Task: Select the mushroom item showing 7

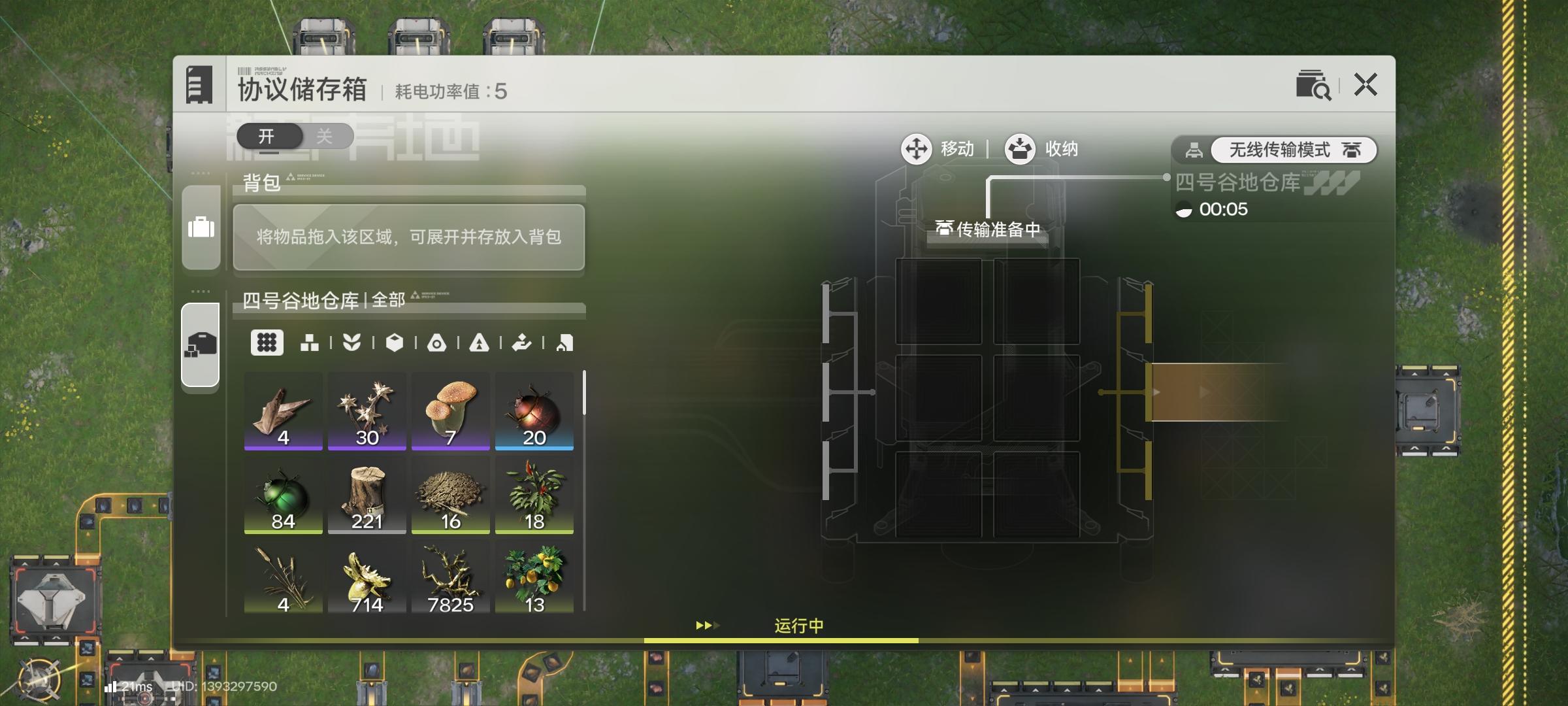Action: 450,412
